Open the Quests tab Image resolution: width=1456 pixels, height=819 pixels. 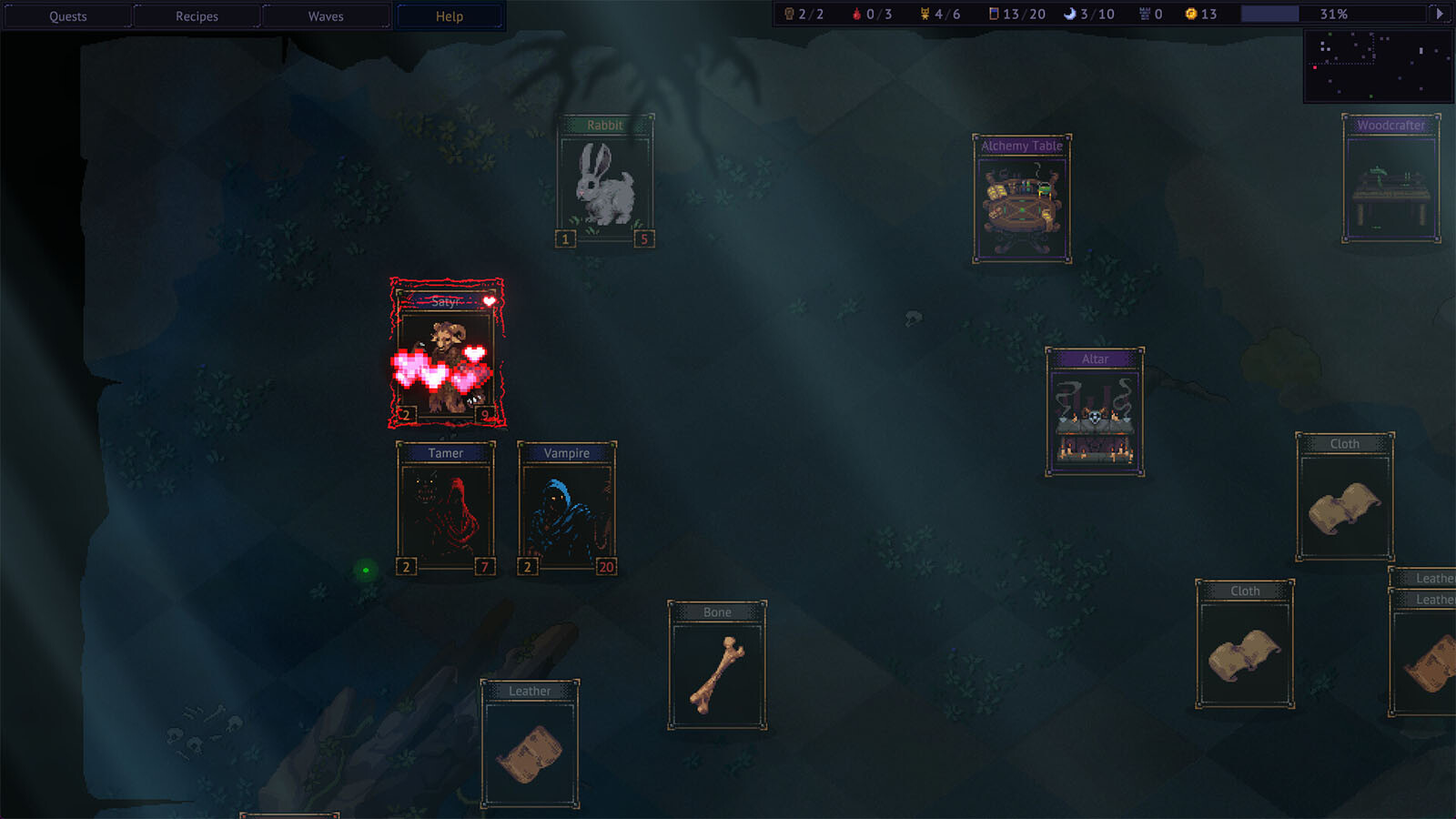[68, 16]
